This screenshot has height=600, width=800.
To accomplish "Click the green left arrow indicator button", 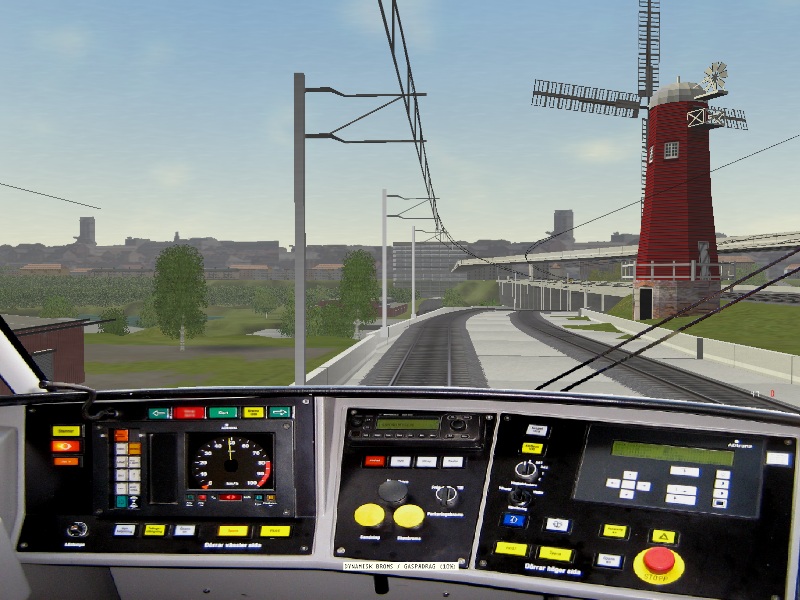I will [160, 412].
